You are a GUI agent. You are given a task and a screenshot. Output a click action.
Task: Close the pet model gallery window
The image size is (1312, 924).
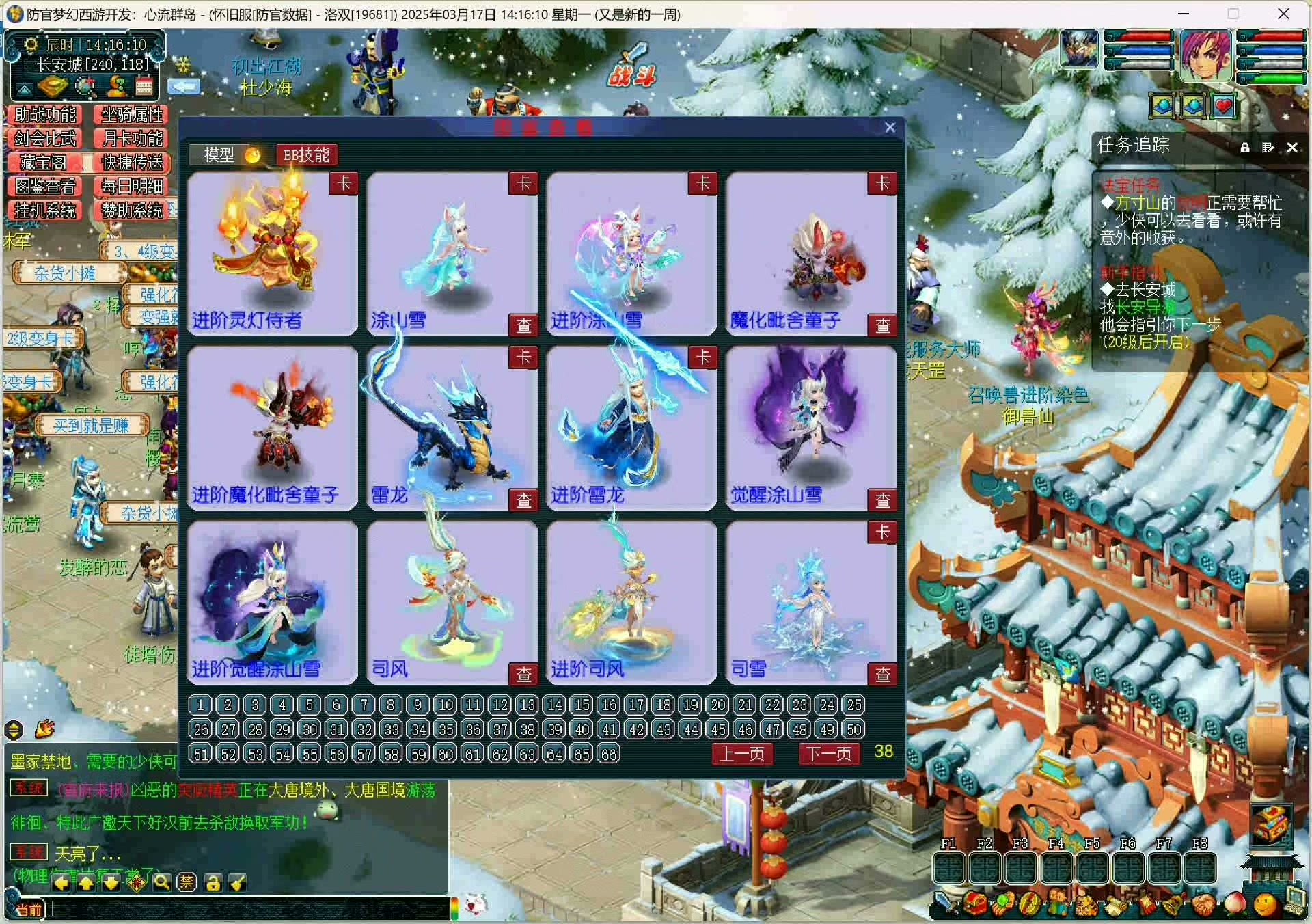(890, 128)
